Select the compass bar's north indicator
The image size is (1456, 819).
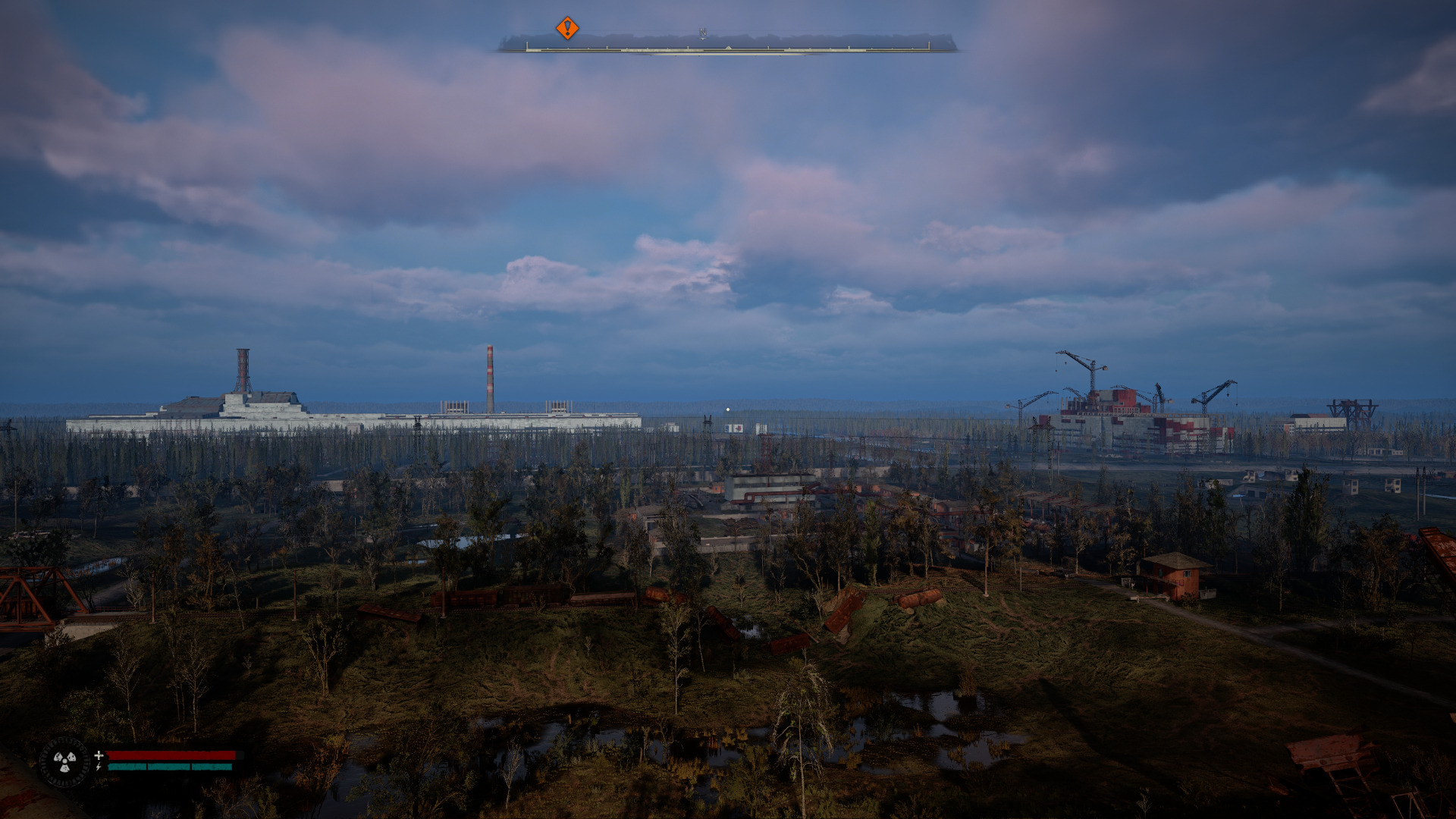pyautogui.click(x=703, y=33)
